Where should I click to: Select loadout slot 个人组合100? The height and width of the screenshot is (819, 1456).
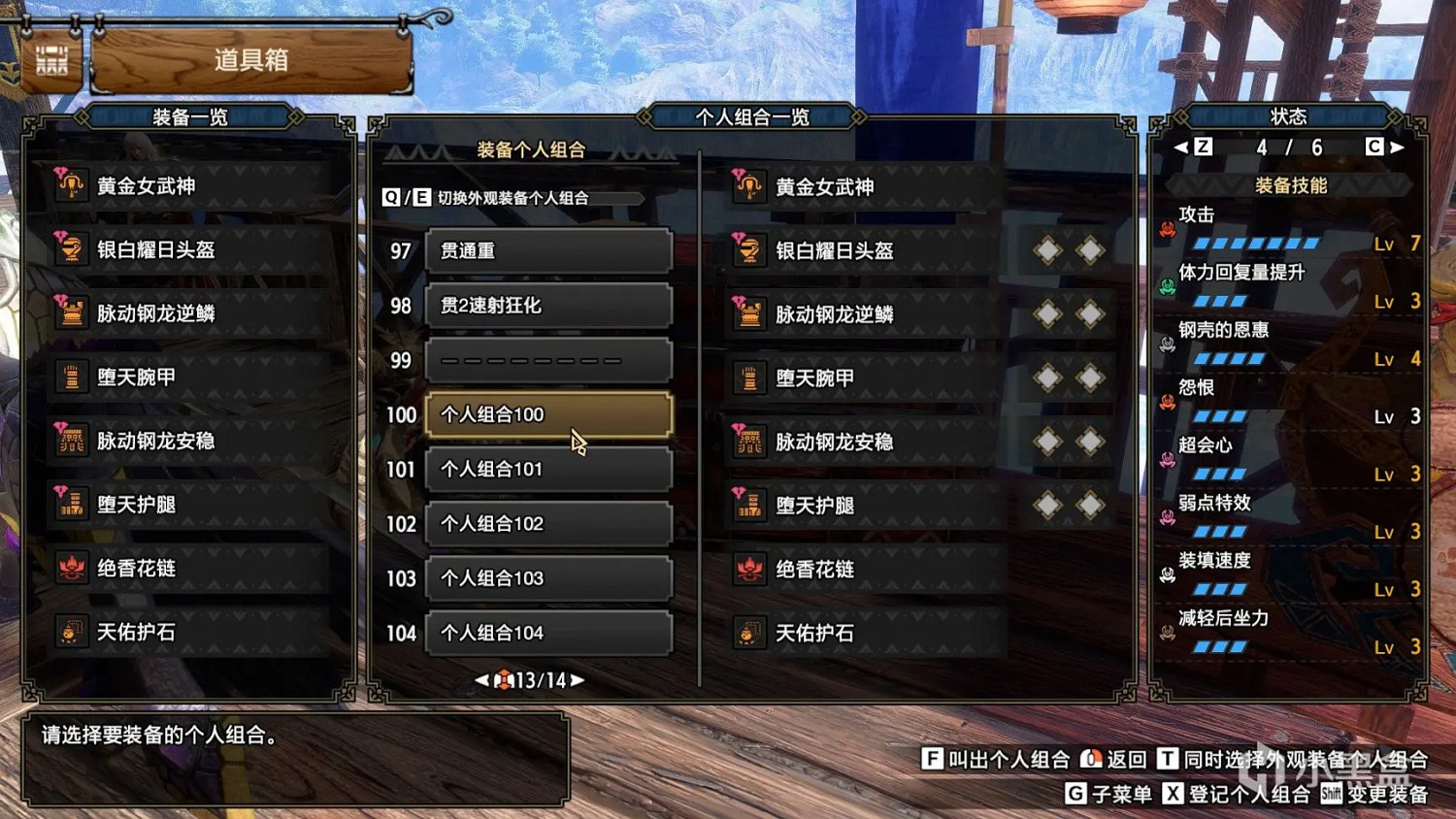pos(548,414)
